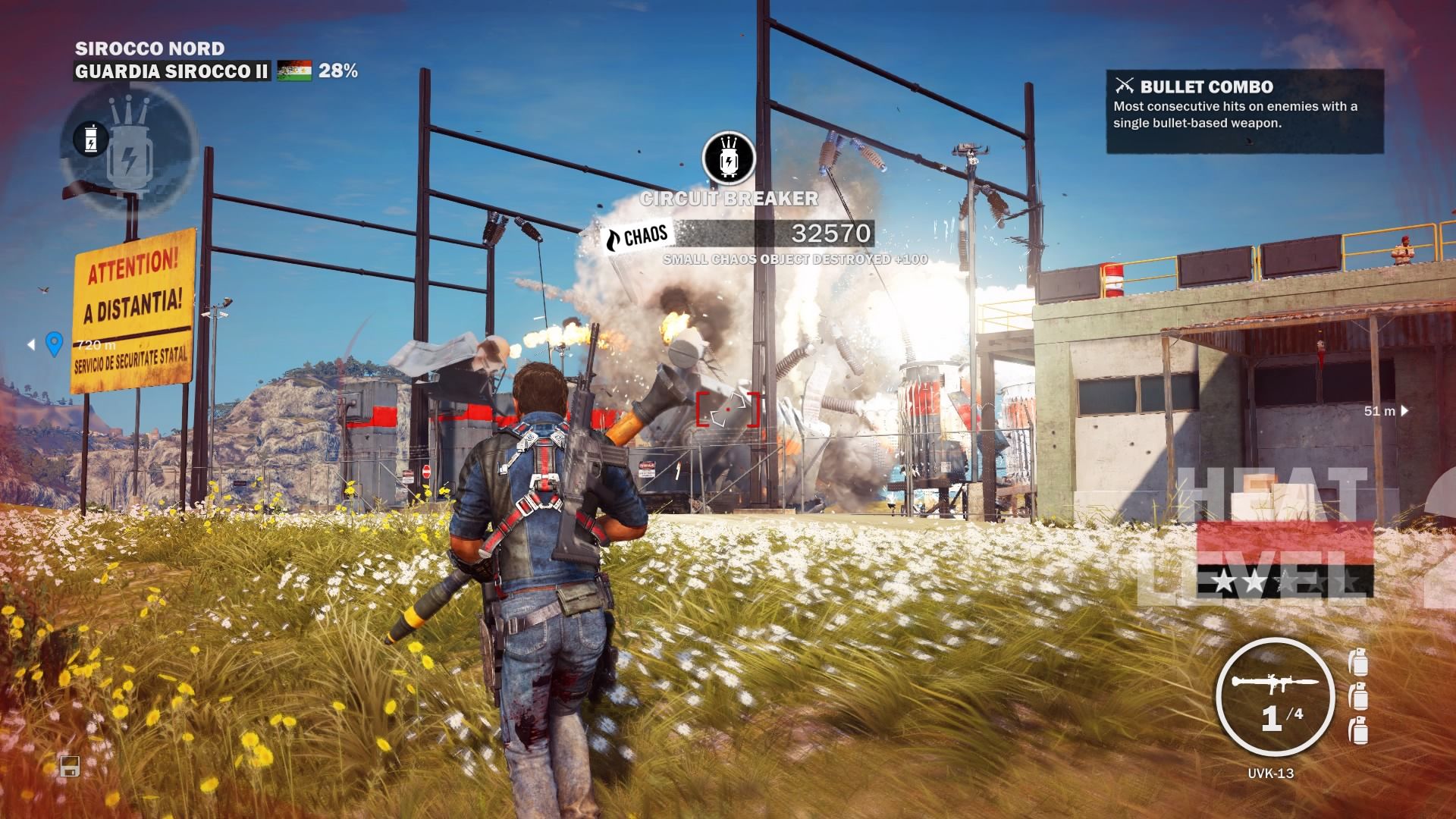Click the Circuit Breaker objective marker icon
The image size is (1456, 819).
click(x=729, y=158)
